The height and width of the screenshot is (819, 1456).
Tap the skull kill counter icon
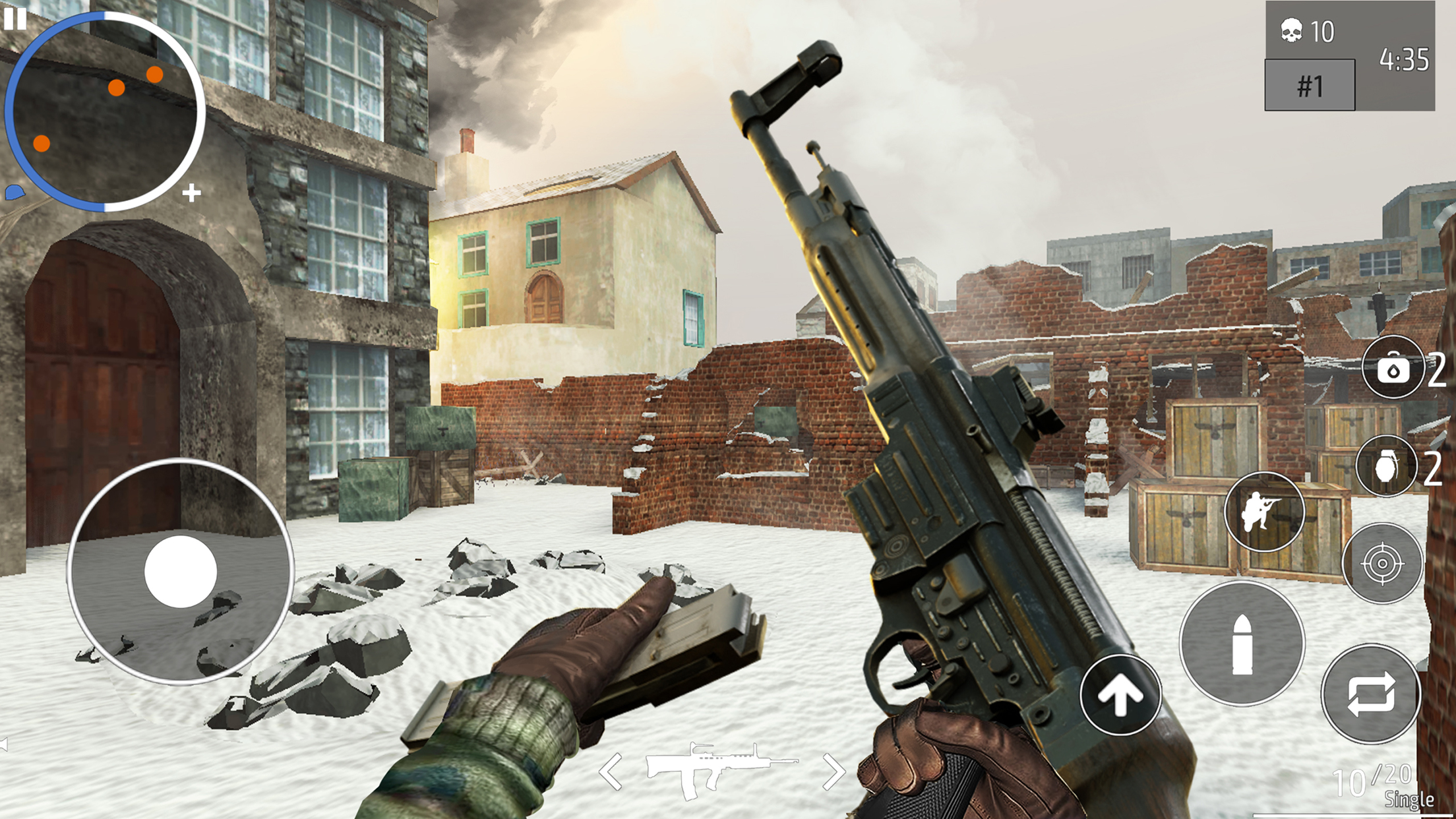pyautogui.click(x=1292, y=29)
